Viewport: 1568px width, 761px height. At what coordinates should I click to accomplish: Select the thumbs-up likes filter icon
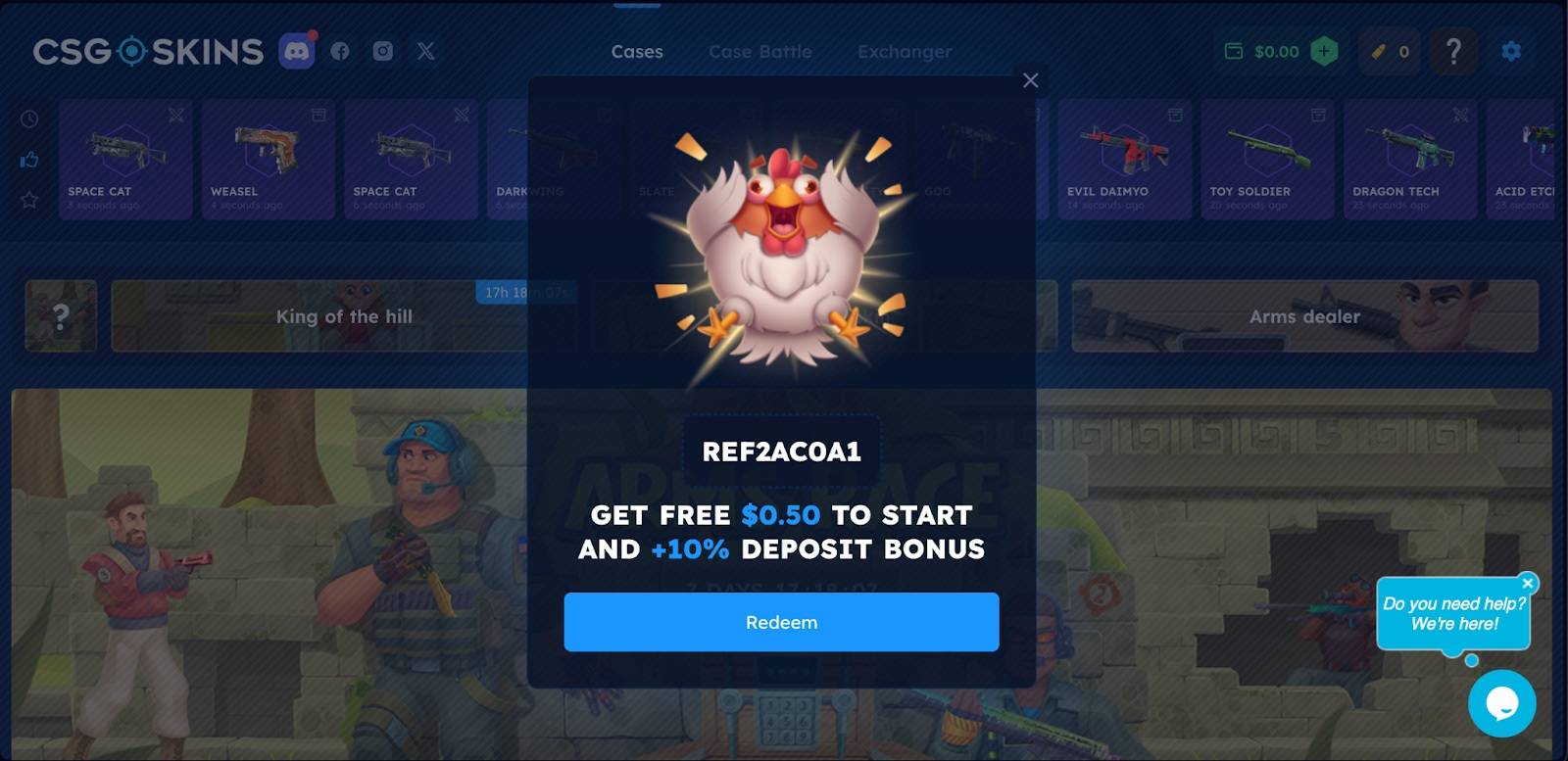(28, 160)
